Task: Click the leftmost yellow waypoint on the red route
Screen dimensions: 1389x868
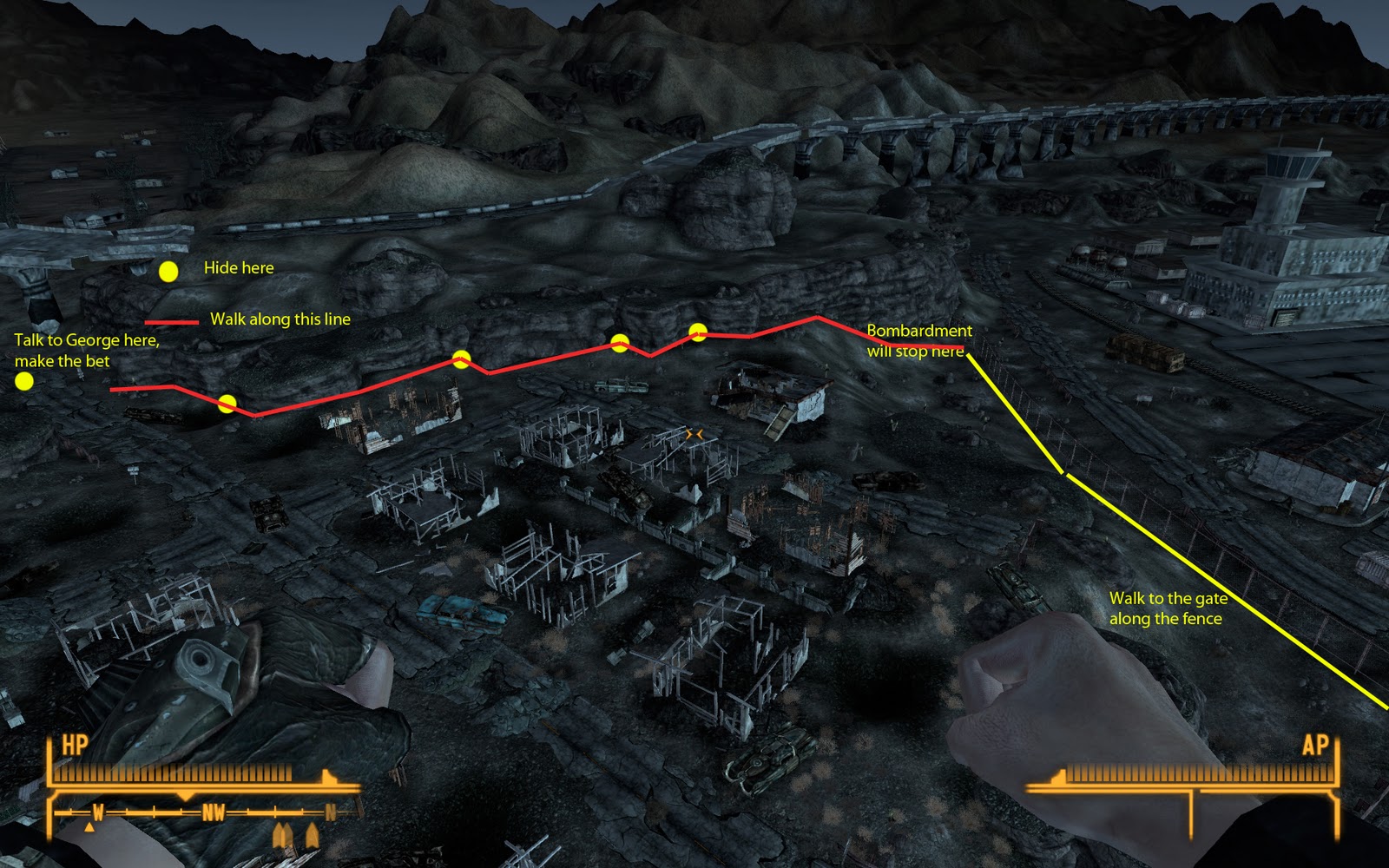Action: pos(227,401)
